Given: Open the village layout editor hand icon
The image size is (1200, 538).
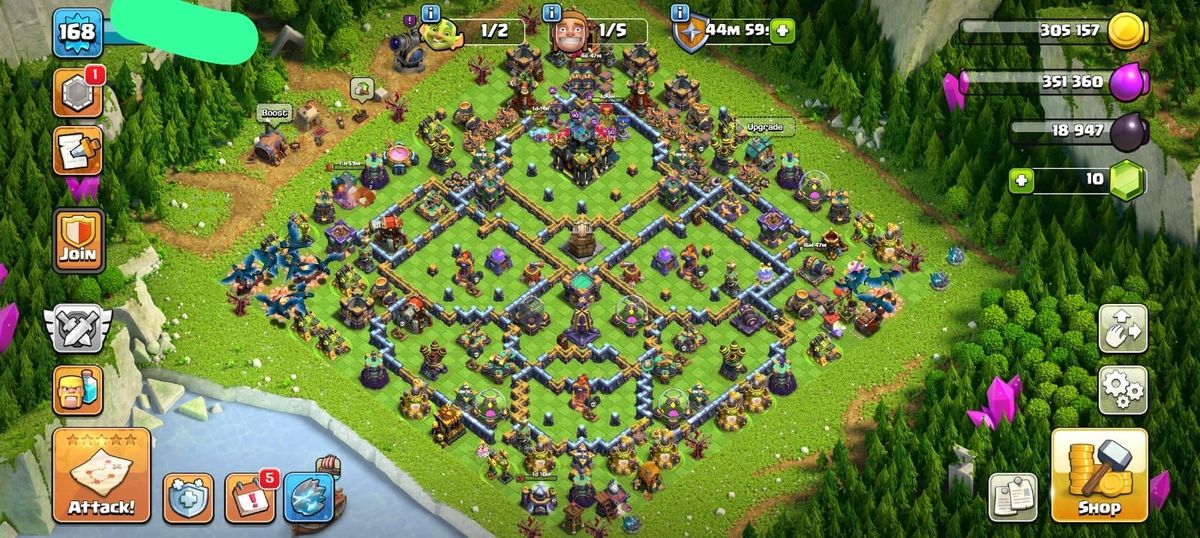Looking at the screenshot, I should (x=1122, y=329).
